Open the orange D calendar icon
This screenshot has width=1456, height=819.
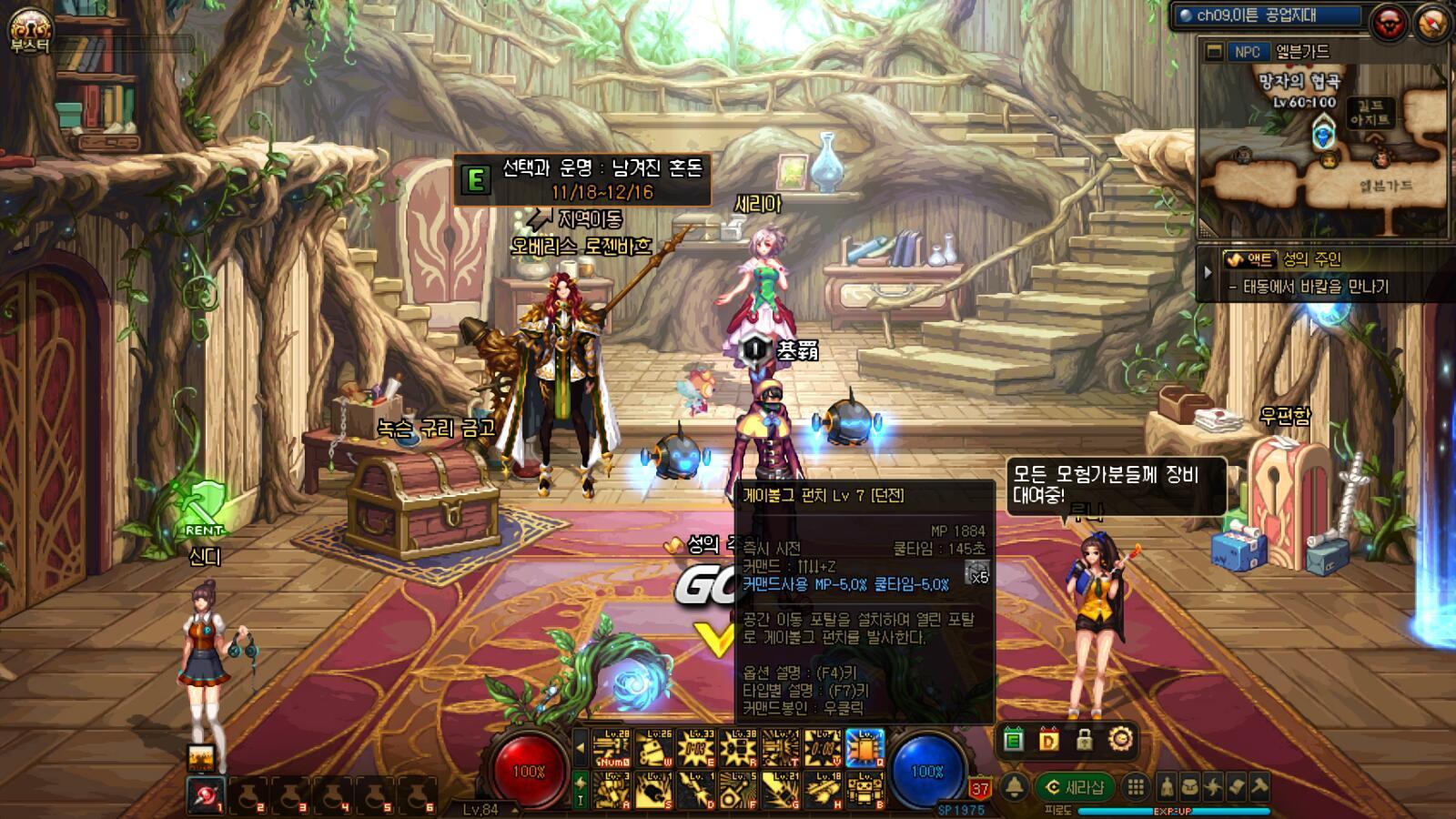click(1048, 741)
